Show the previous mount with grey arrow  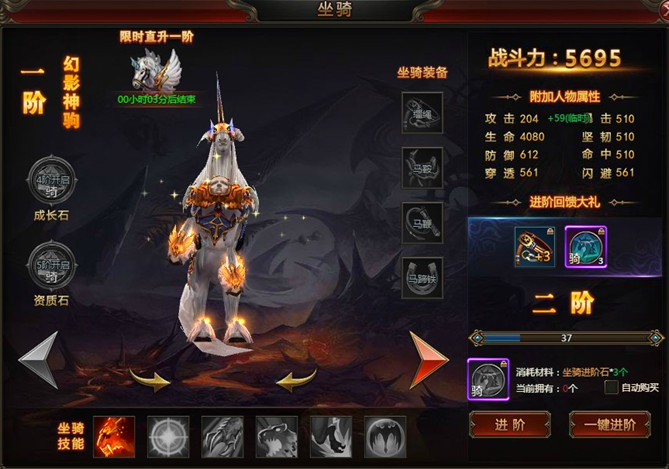(x=39, y=359)
